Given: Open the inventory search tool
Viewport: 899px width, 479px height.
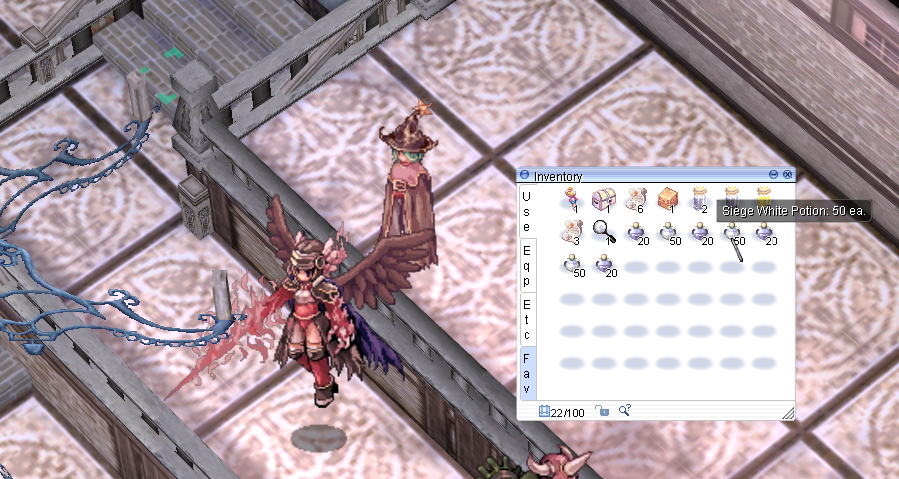Looking at the screenshot, I should (x=624, y=410).
